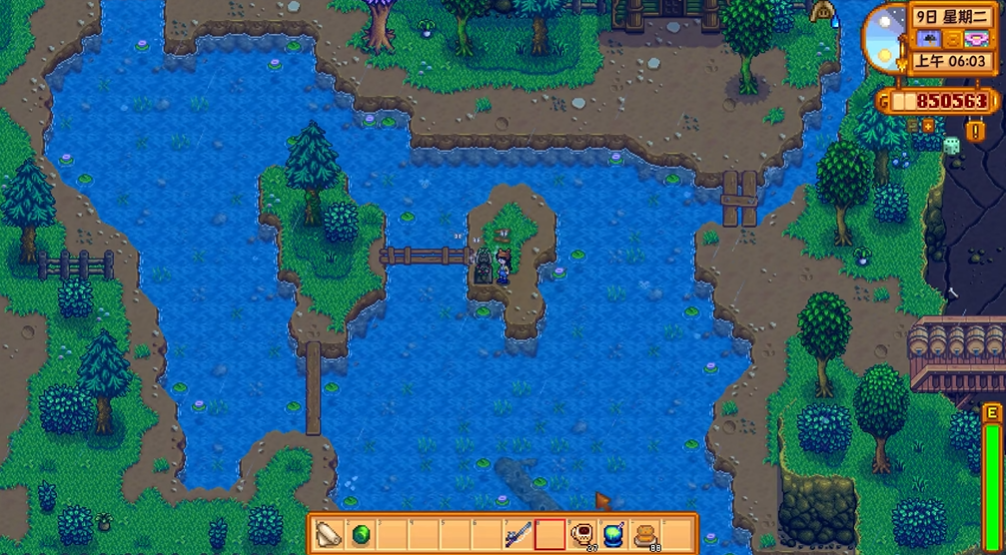
Task: Click the plus zoom-in button
Action: tap(927, 127)
